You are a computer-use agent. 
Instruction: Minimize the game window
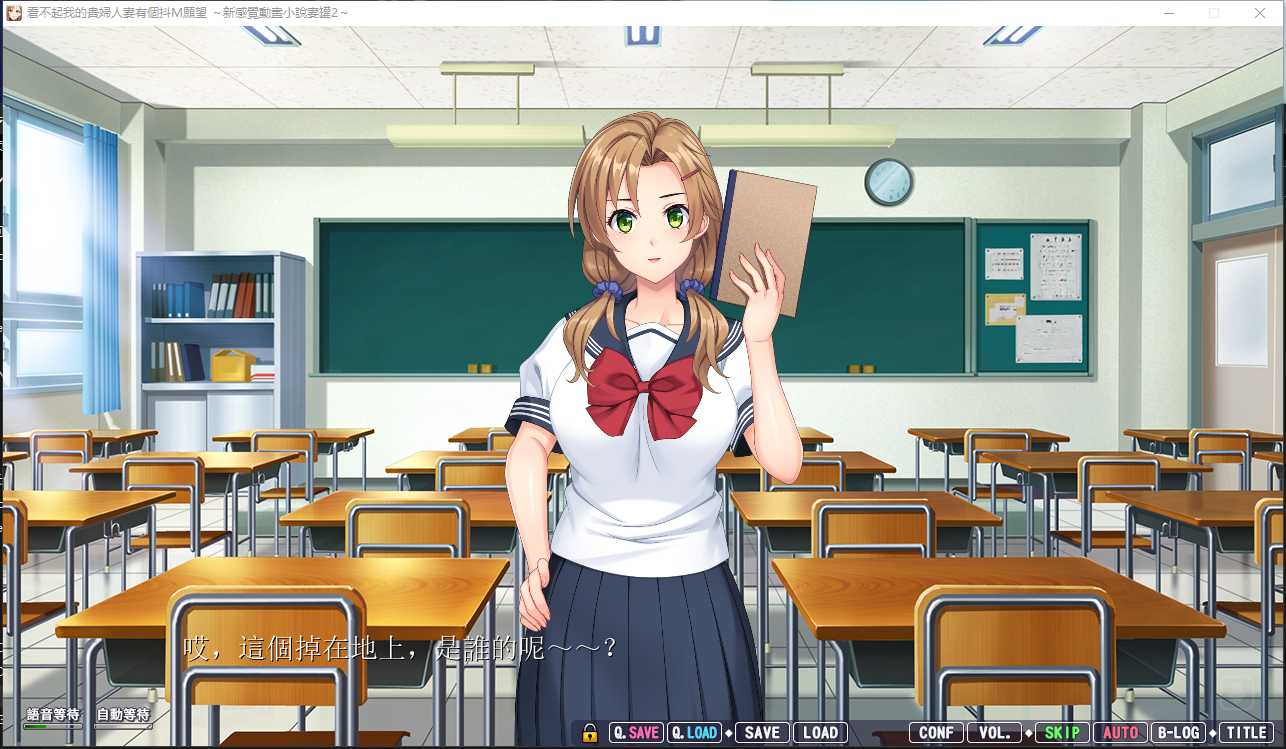(1168, 13)
